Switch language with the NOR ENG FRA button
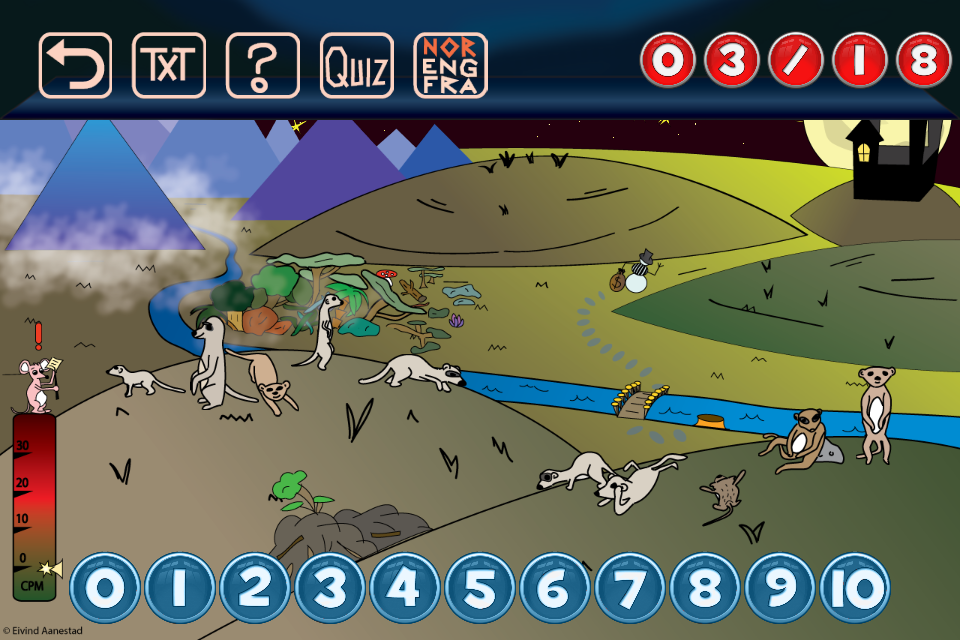 point(451,66)
